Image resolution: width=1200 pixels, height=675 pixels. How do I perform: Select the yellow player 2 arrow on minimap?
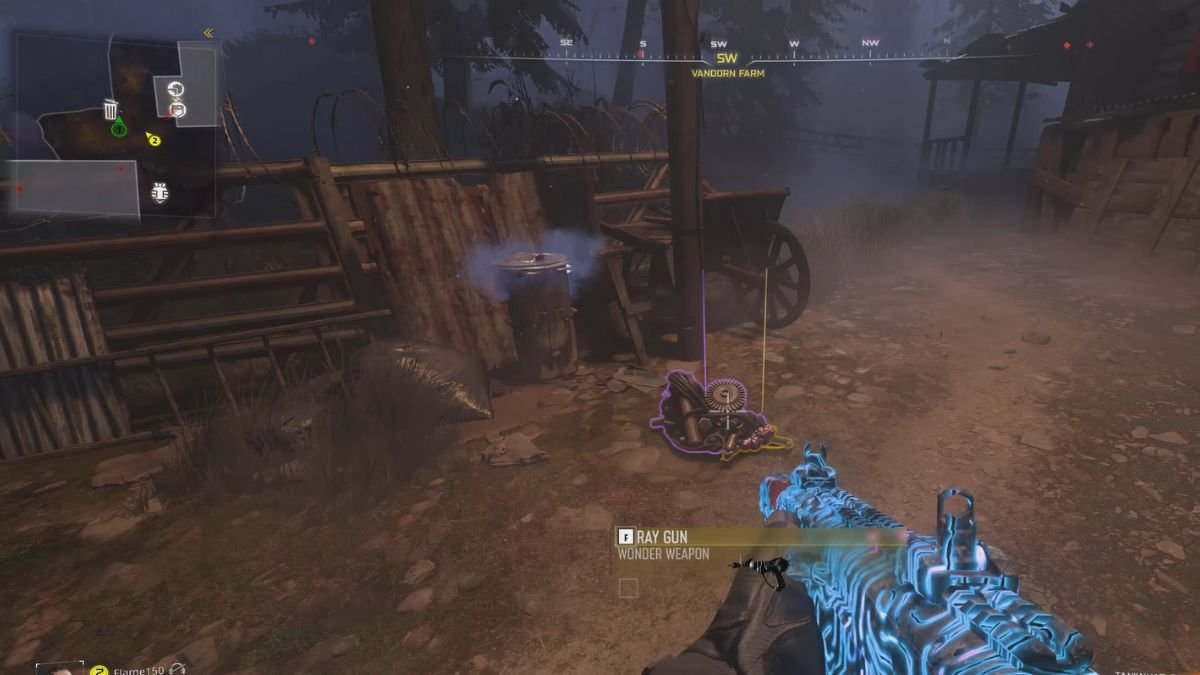153,139
